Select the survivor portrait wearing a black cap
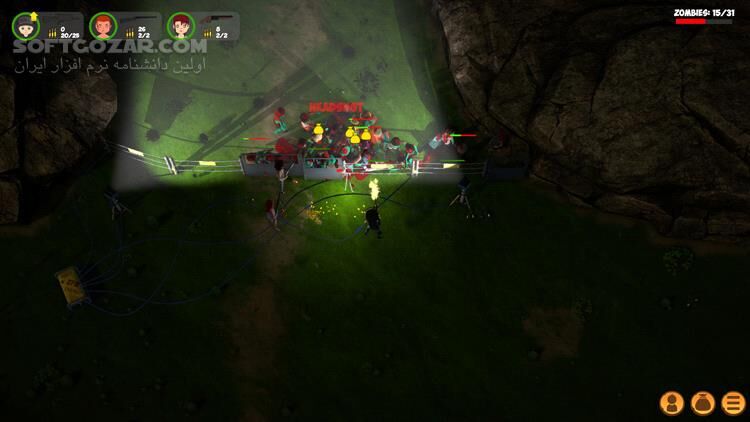The height and width of the screenshot is (422, 750). (x=25, y=25)
